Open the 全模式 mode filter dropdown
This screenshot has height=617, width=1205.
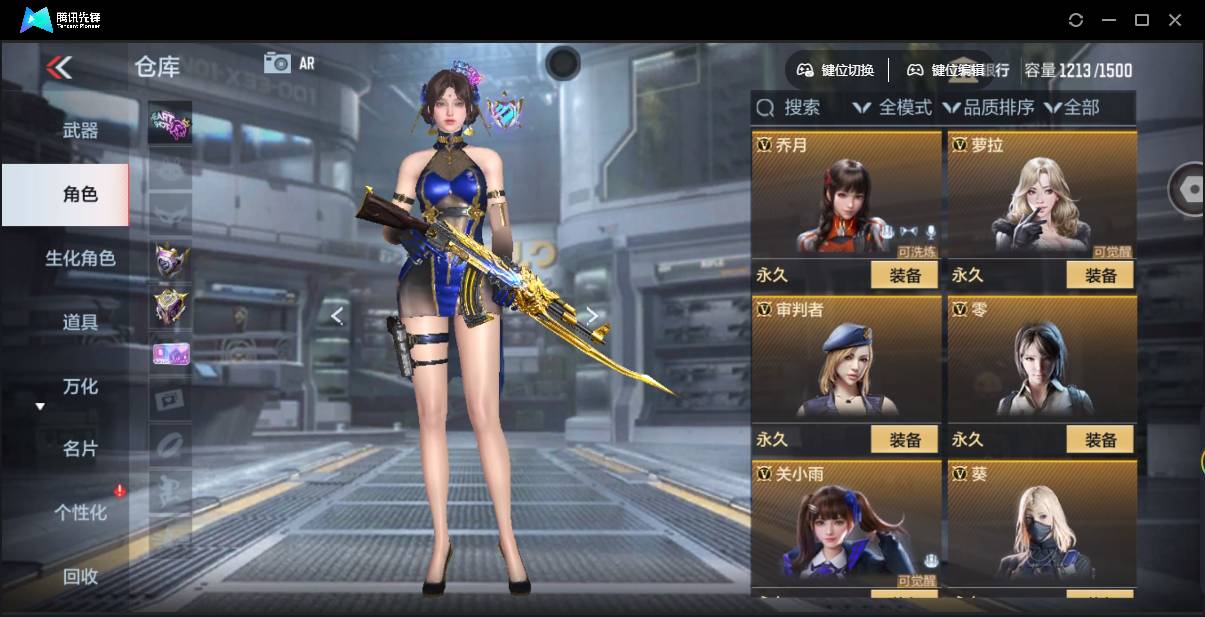(893, 107)
